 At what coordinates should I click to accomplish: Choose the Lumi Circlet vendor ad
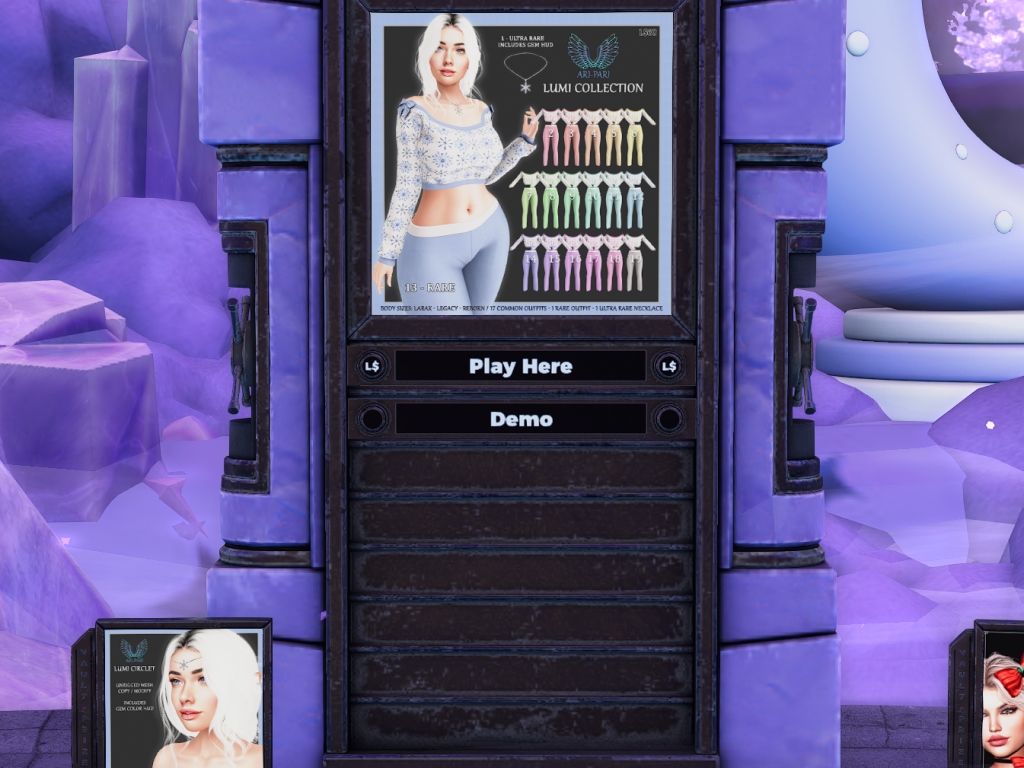click(183, 697)
